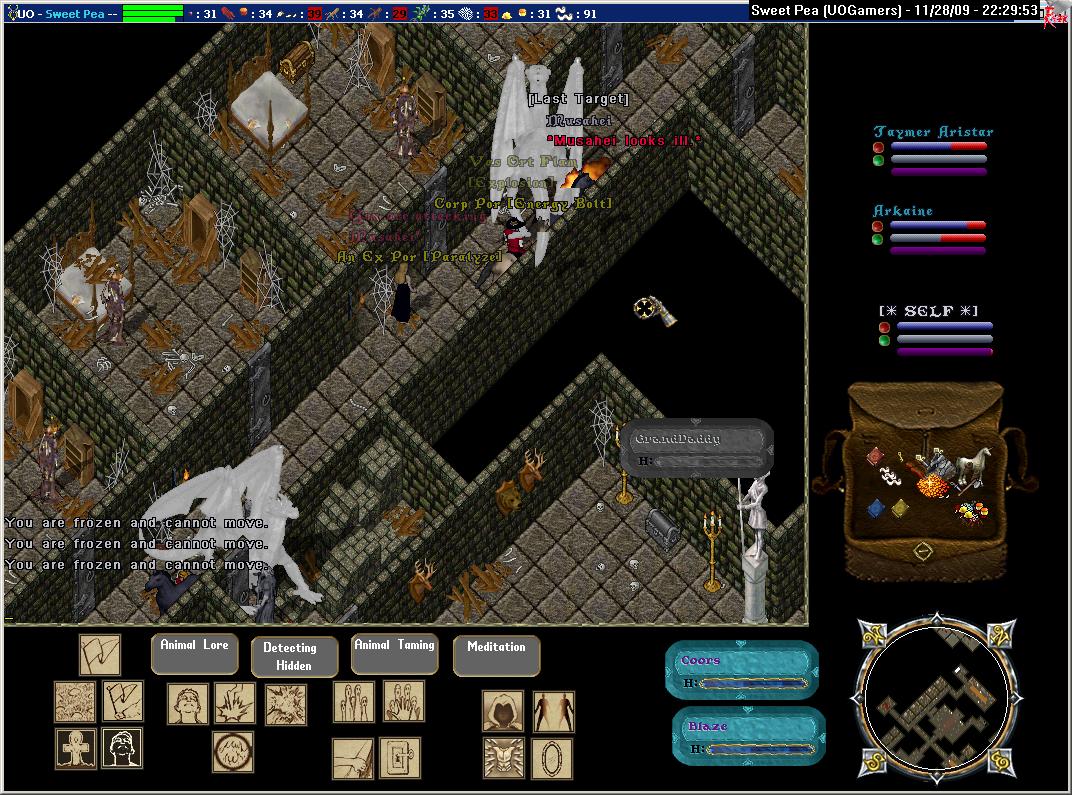Cast the oval gate spell icon
Image resolution: width=1072 pixels, height=795 pixels.
pyautogui.click(x=552, y=757)
